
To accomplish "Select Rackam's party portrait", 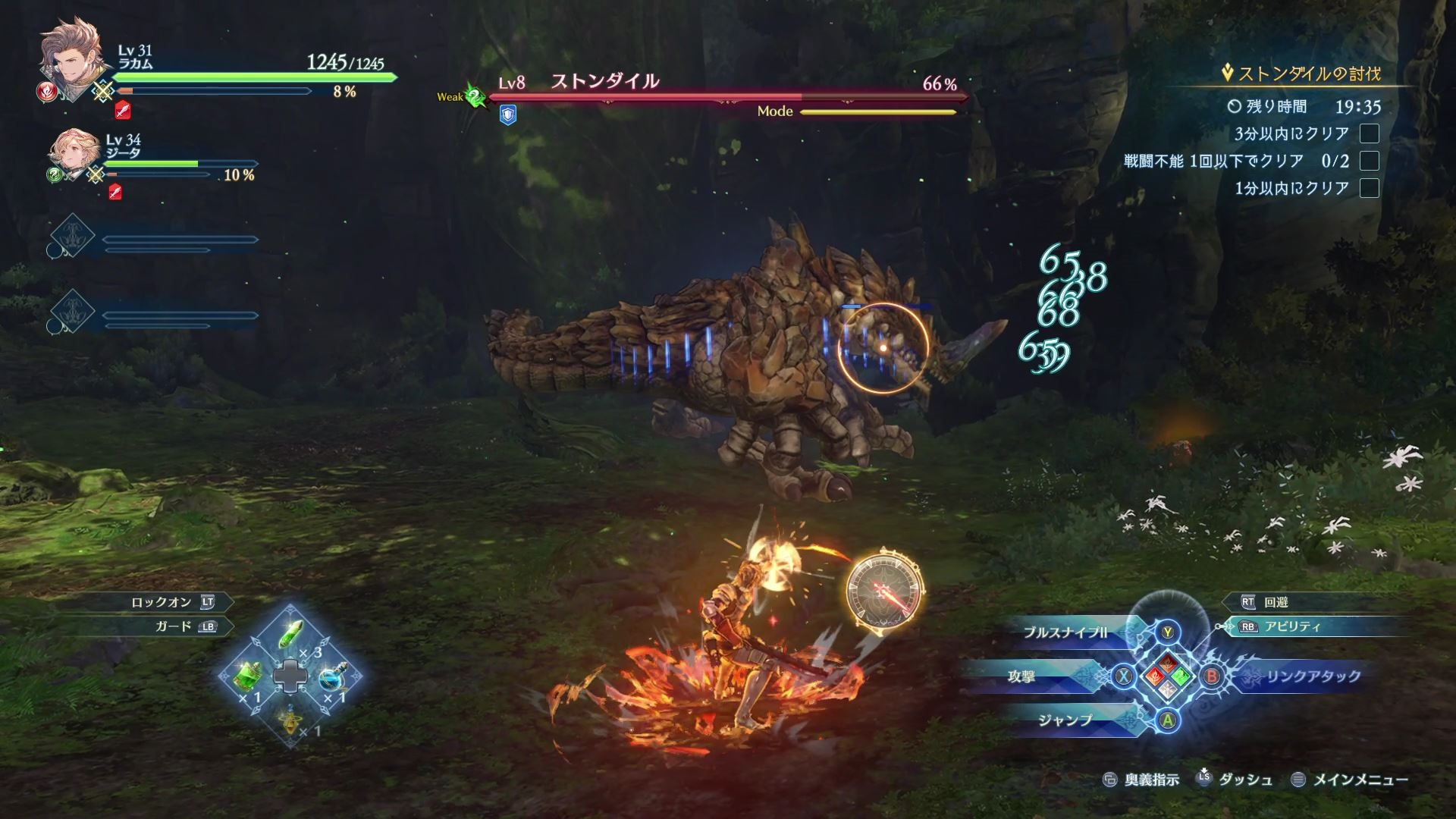I will tap(70, 61).
